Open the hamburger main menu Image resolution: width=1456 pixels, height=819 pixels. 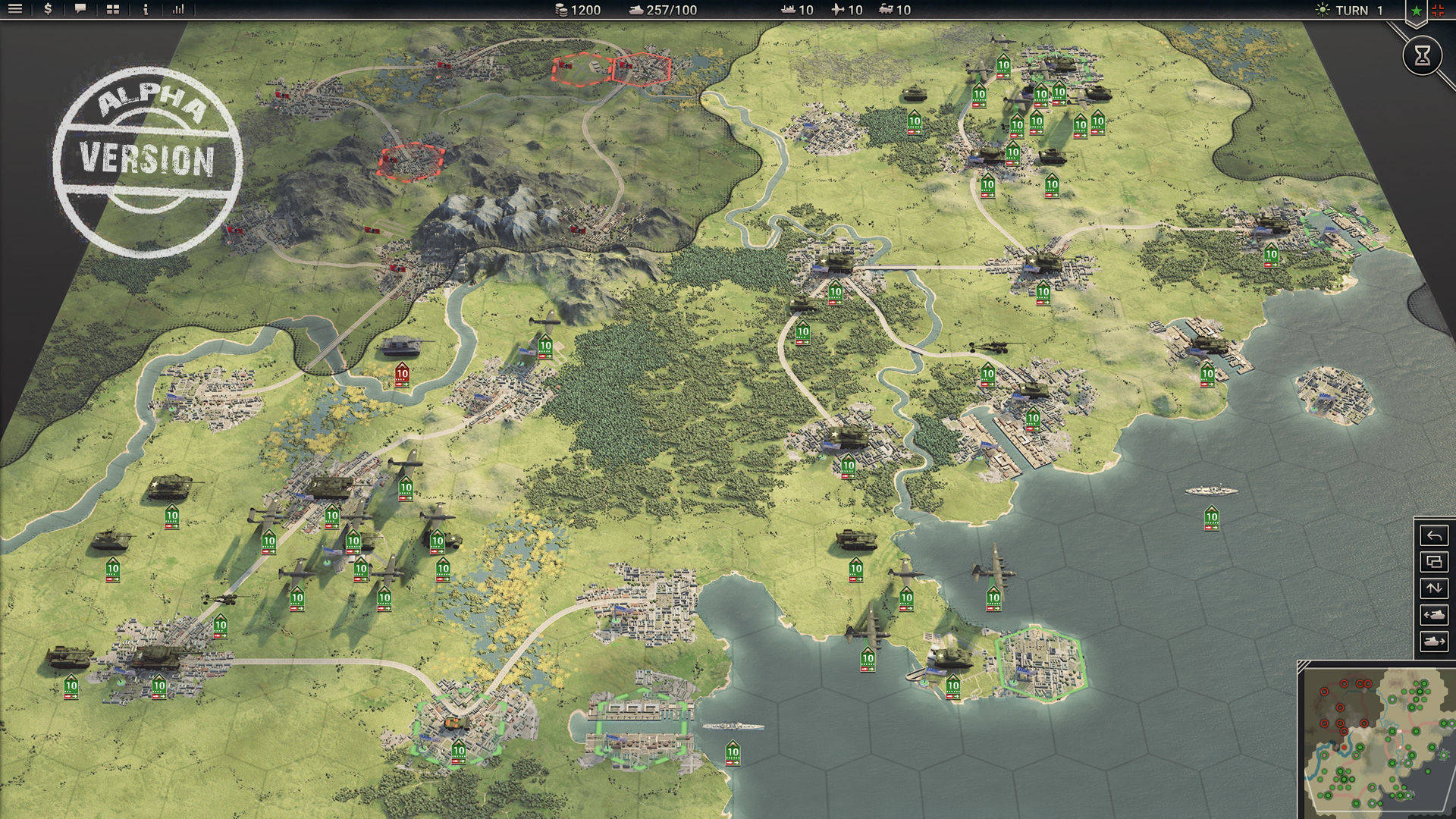15,10
